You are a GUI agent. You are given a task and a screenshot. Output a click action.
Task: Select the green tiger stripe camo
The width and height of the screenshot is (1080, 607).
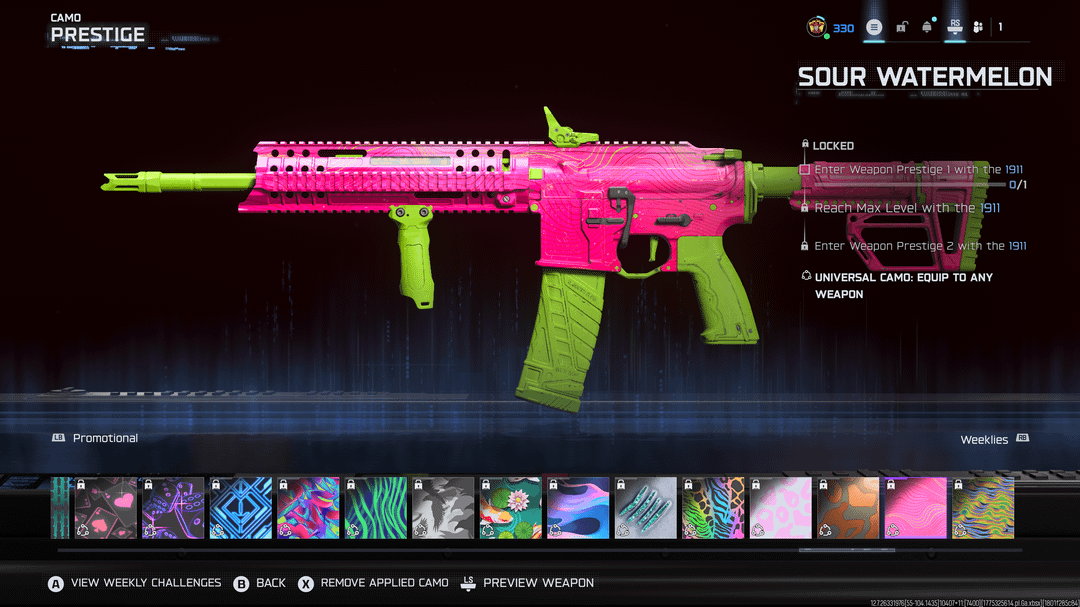[376, 508]
